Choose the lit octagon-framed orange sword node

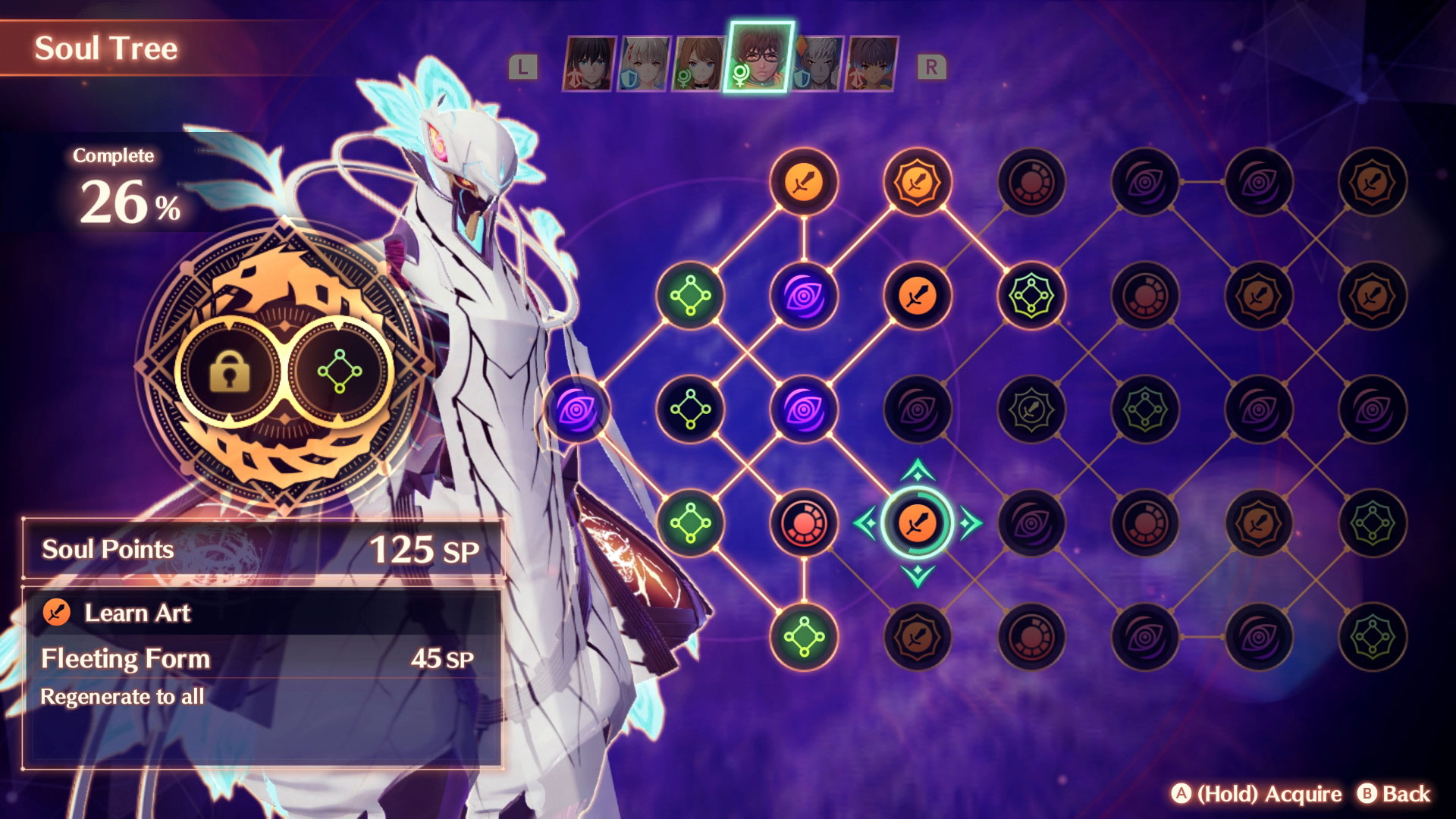[917, 182]
